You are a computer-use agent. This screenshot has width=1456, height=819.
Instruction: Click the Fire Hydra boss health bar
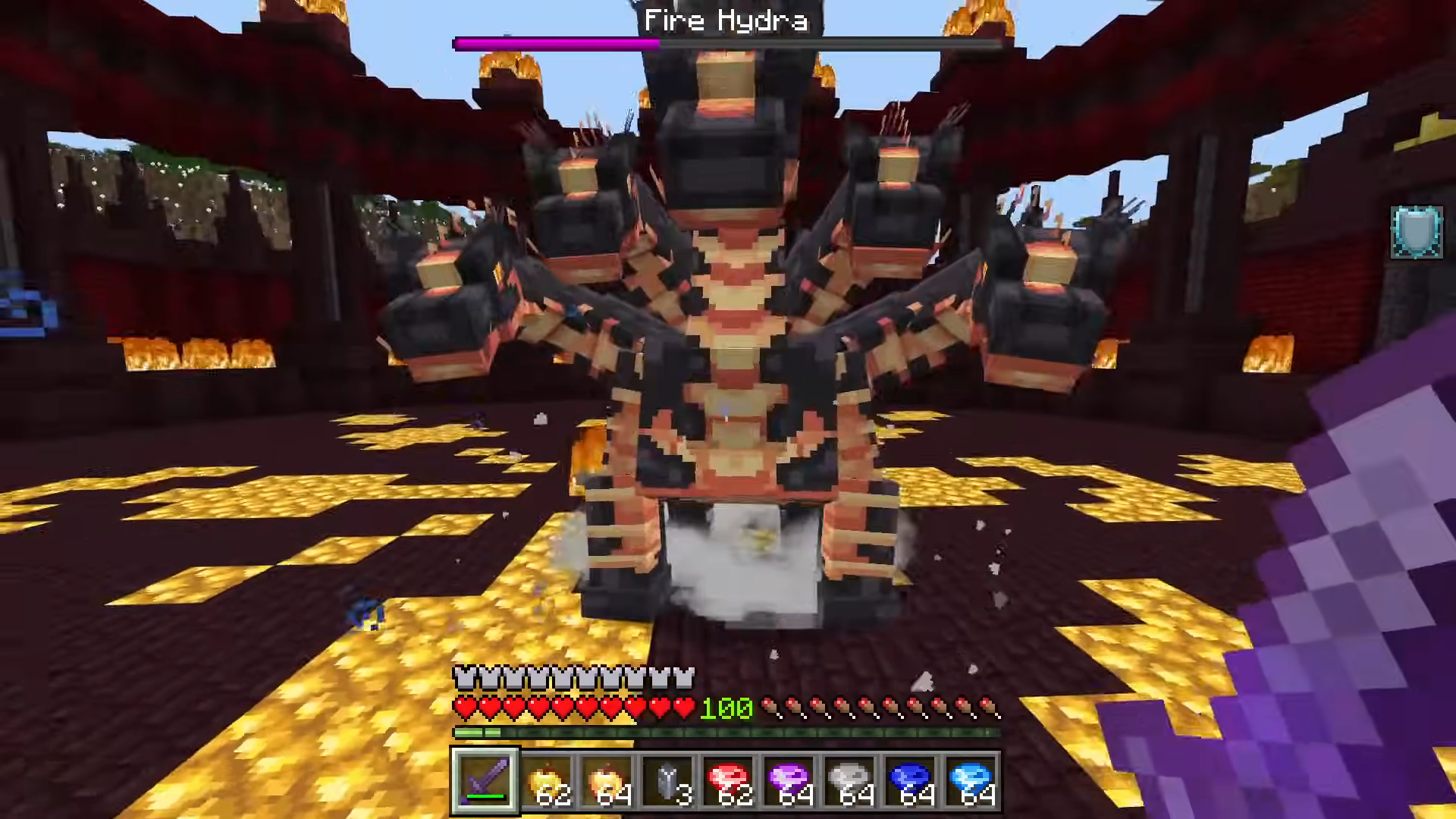[x=728, y=43]
